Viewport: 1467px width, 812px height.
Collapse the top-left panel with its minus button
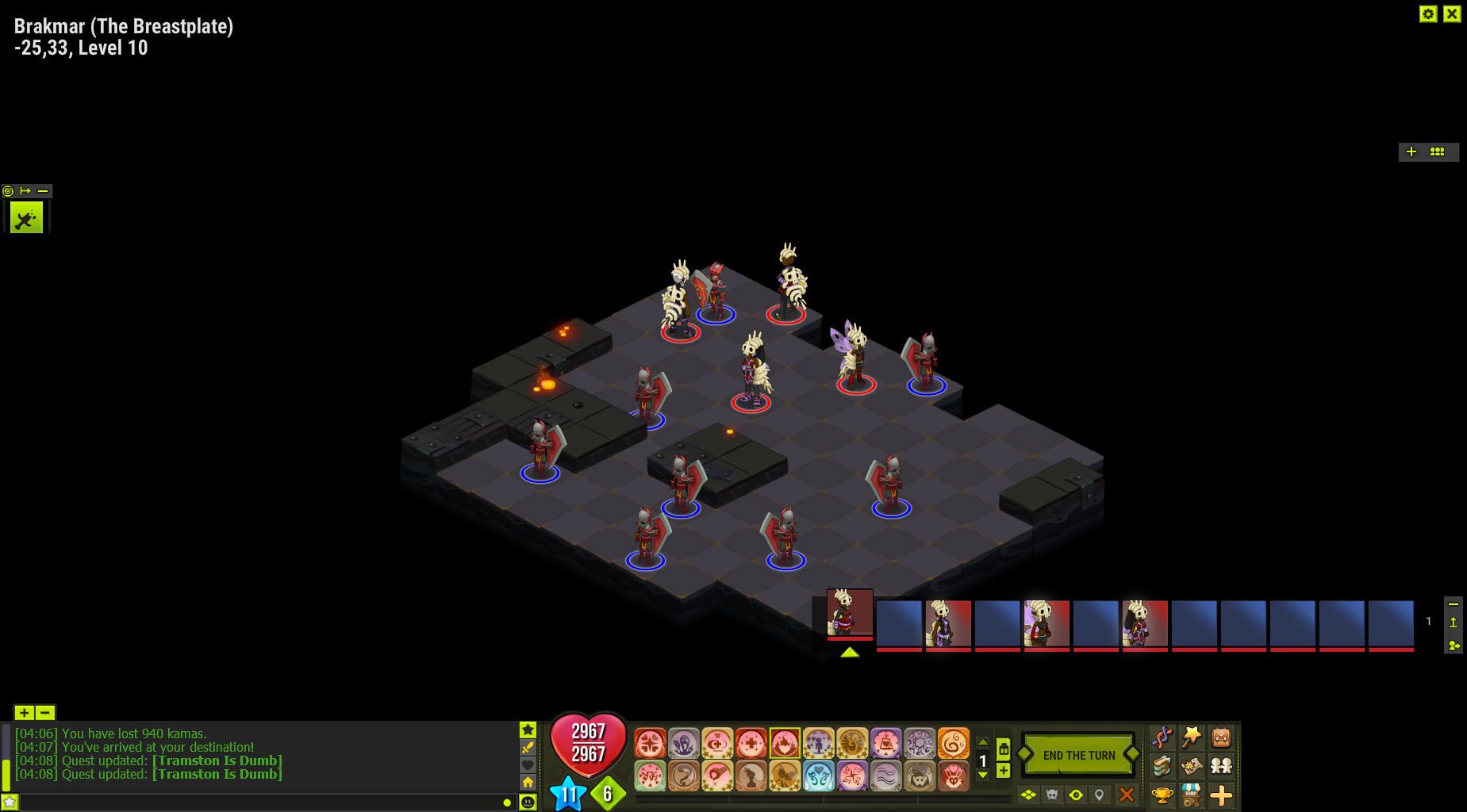43,191
